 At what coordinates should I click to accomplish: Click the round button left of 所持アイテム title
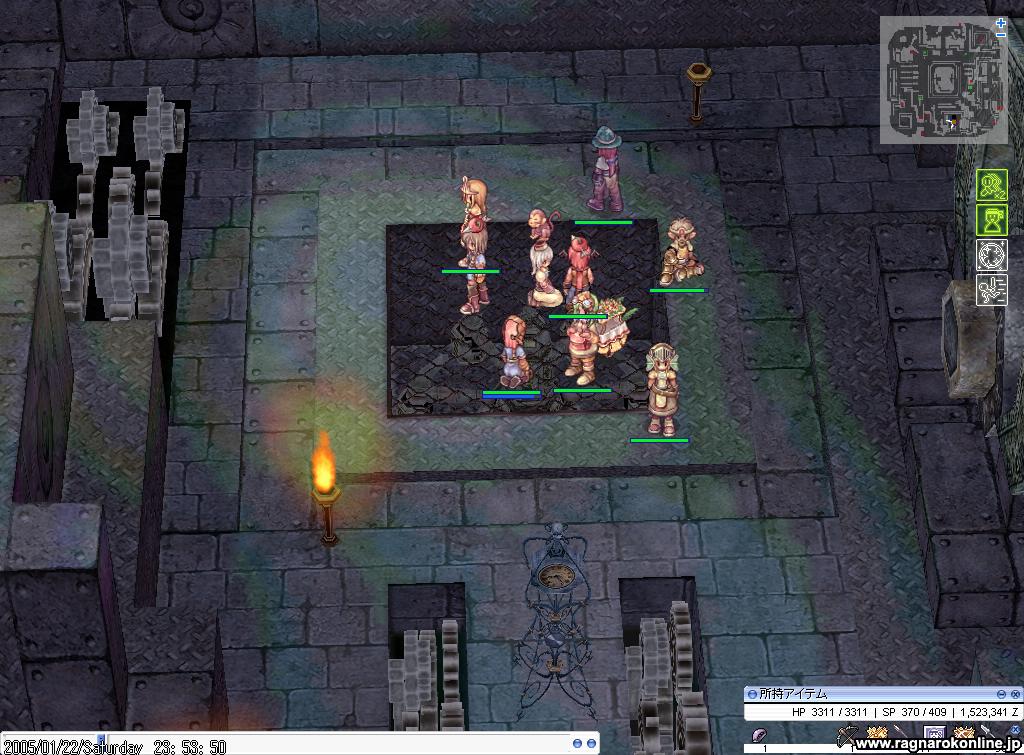pyautogui.click(x=752, y=694)
